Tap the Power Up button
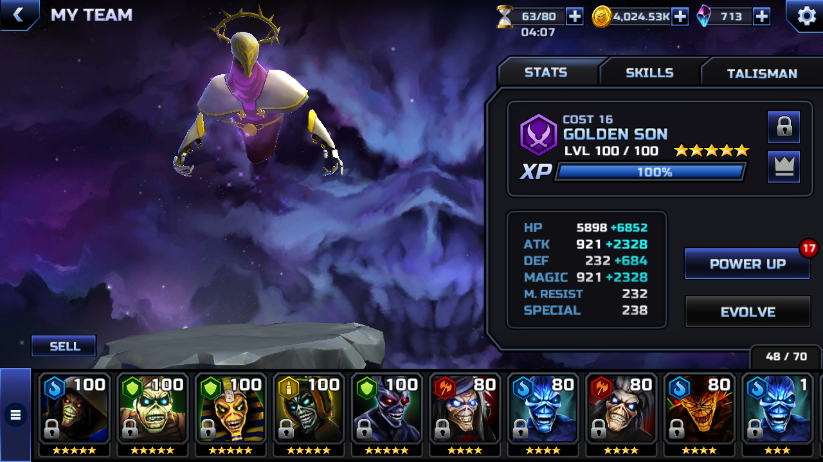 point(747,264)
